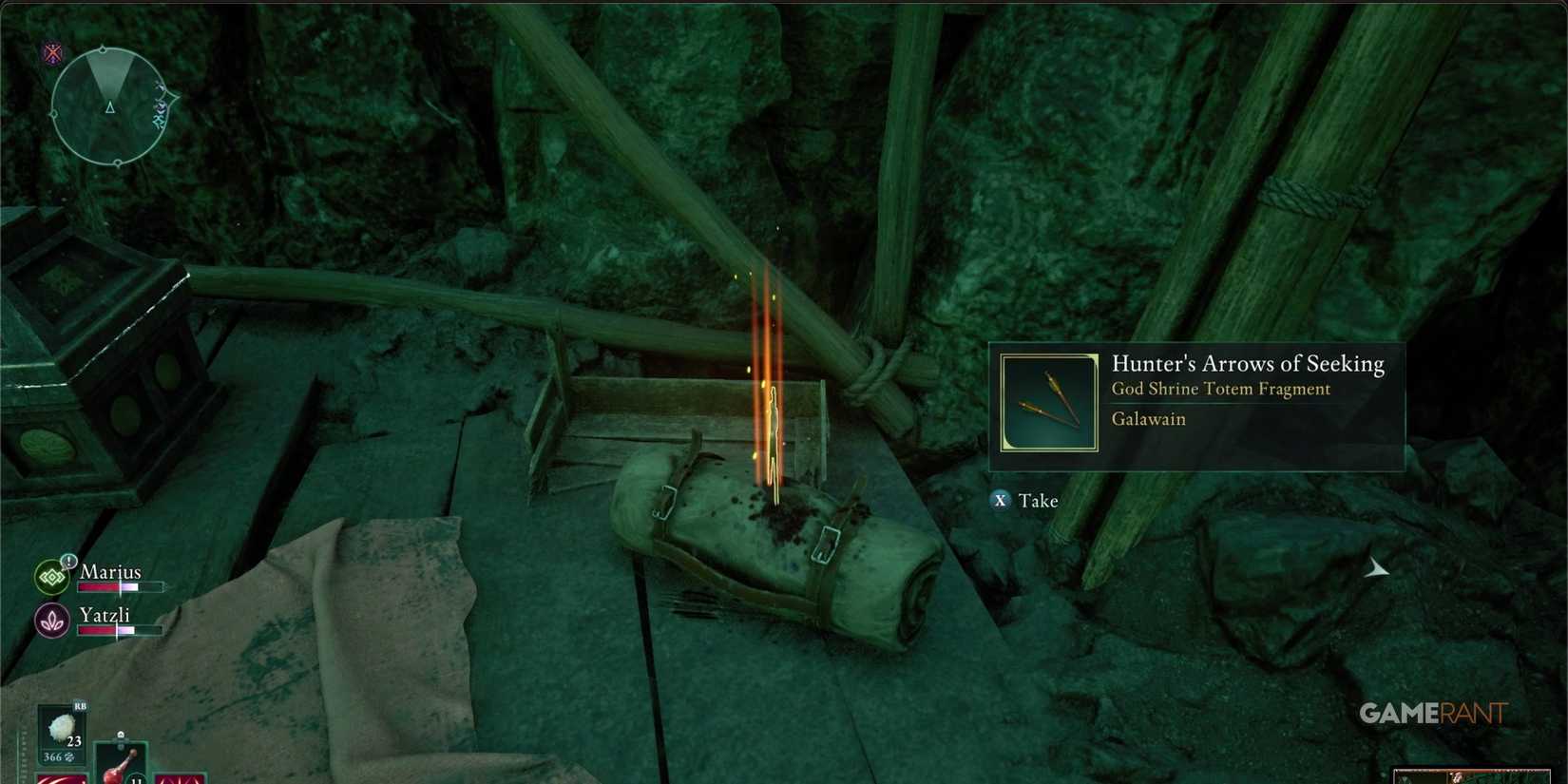Select the God Shrine Totem Fragment label
1568x784 pixels.
[1221, 389]
